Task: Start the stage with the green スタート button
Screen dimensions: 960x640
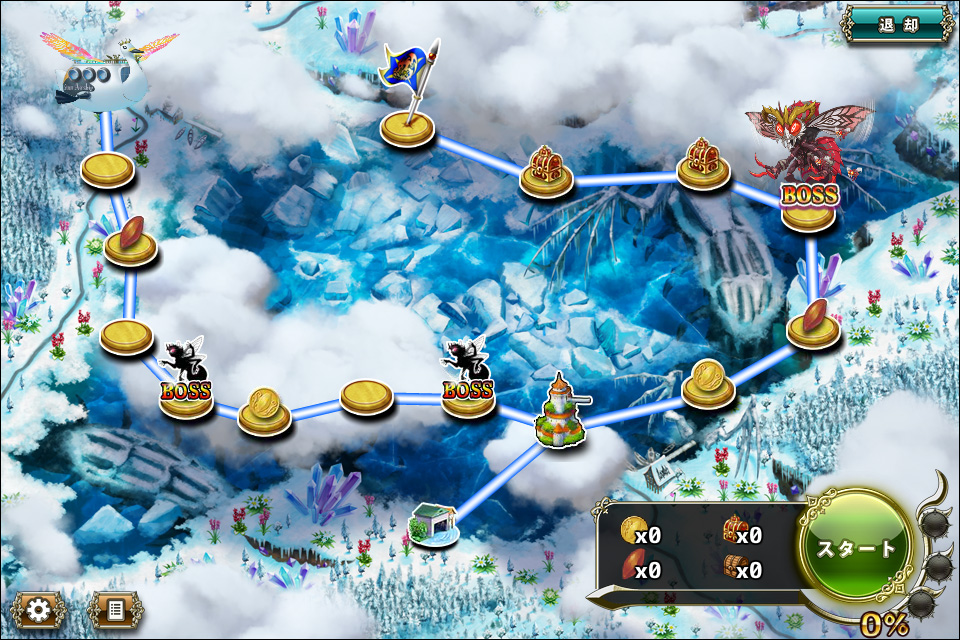Action: [857, 548]
